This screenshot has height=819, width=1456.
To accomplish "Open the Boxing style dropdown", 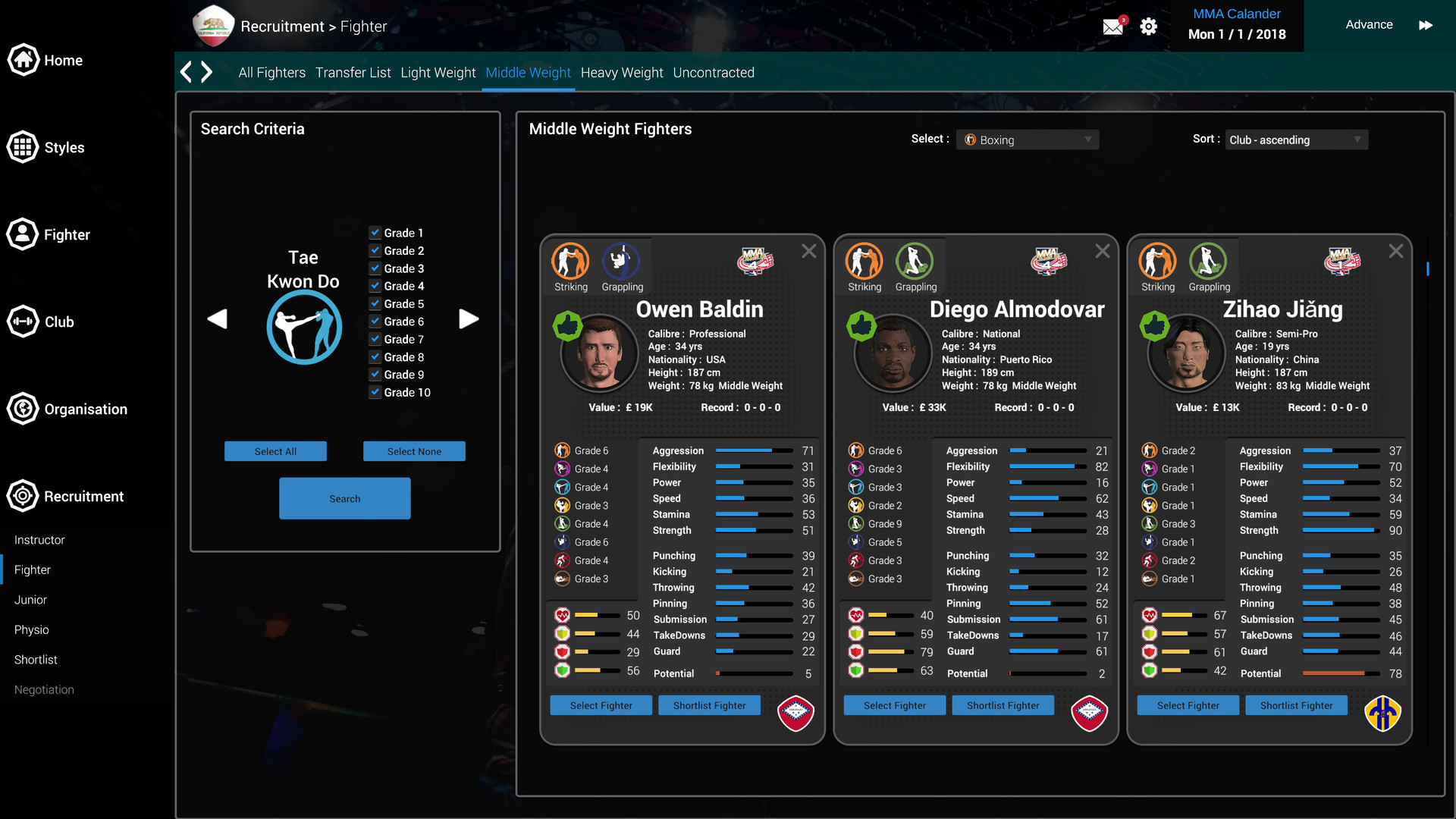I will [1027, 140].
